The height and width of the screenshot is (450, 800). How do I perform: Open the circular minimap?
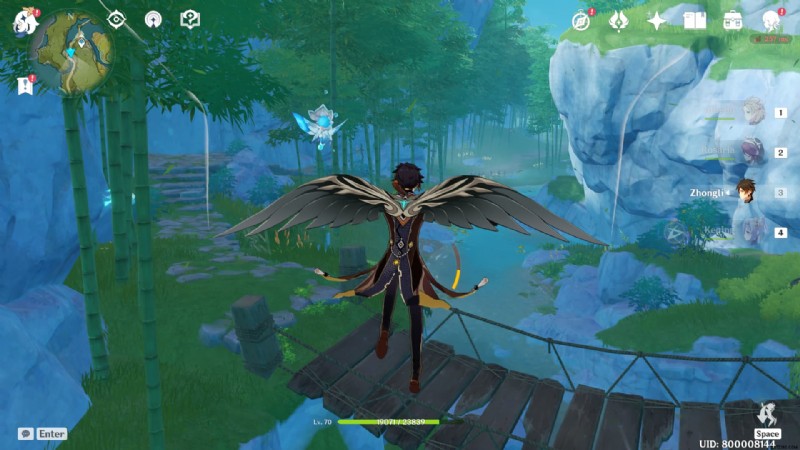pyautogui.click(x=70, y=50)
